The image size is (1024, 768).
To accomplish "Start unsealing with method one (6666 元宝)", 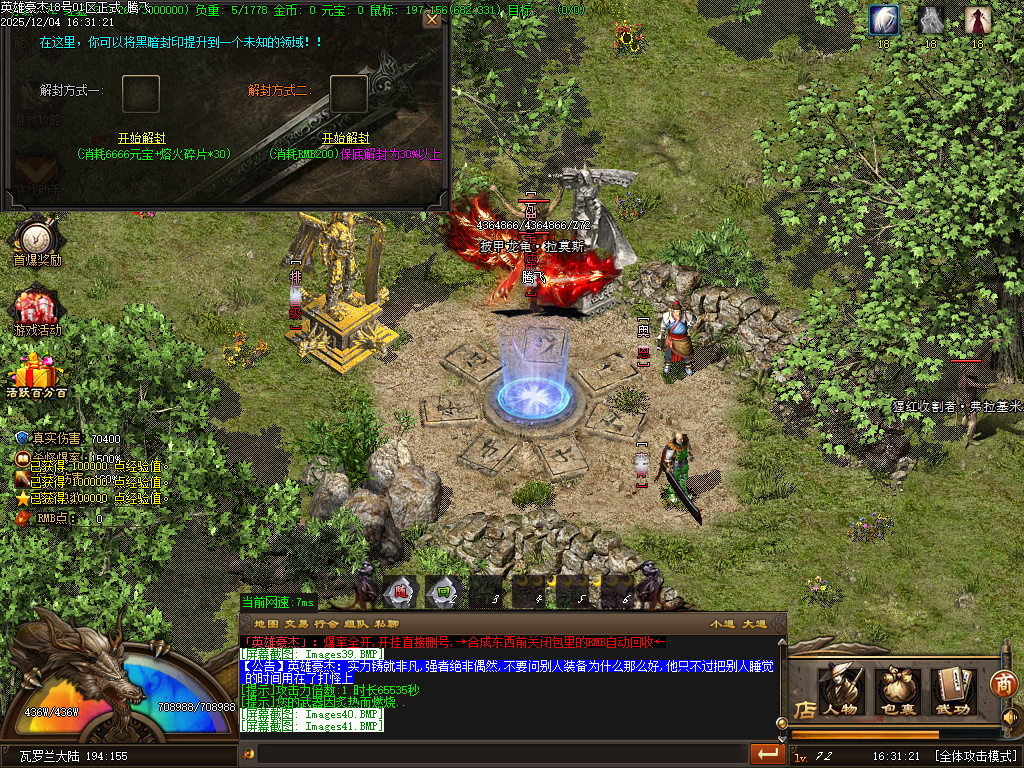I will tap(141, 138).
